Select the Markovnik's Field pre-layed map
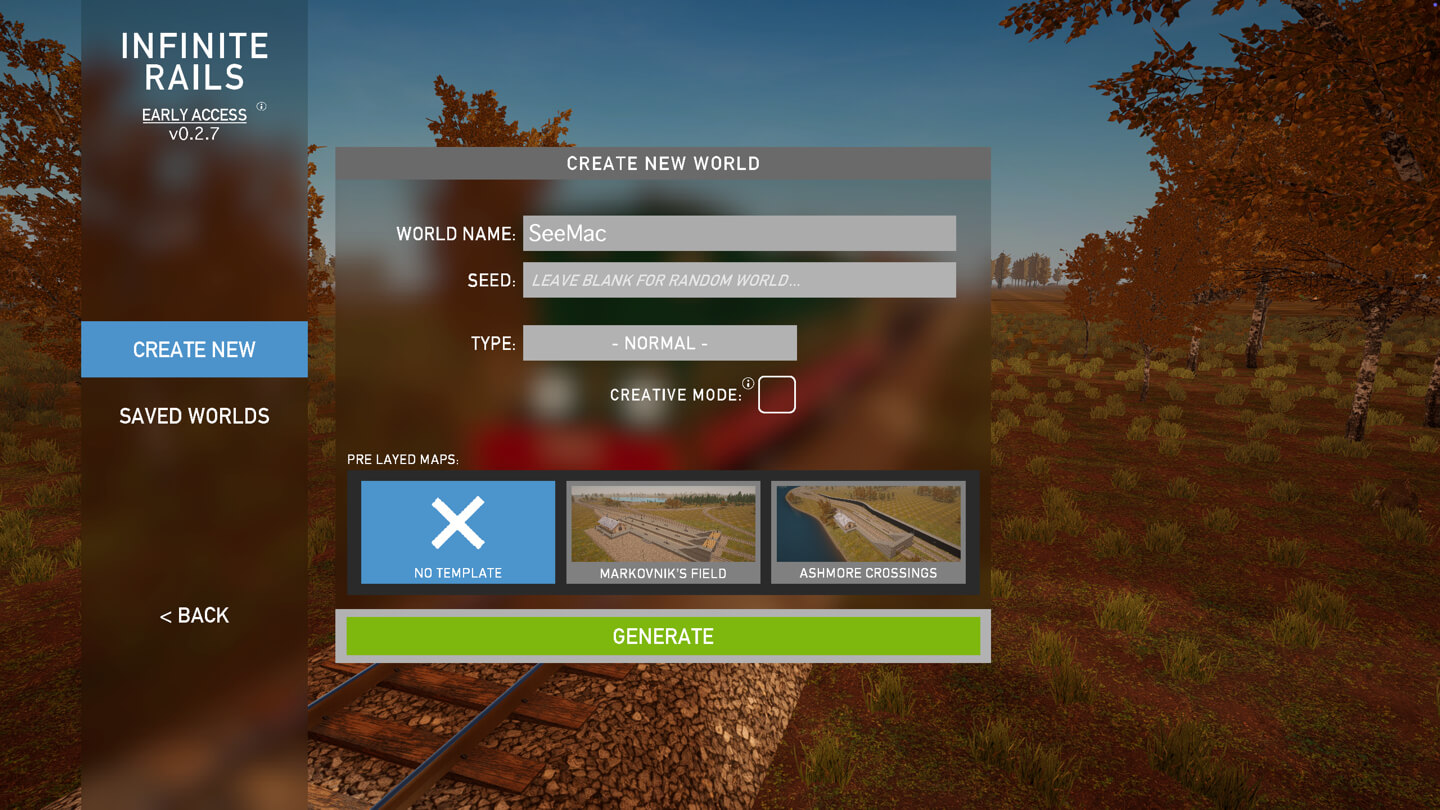This screenshot has width=1440, height=810. point(663,532)
